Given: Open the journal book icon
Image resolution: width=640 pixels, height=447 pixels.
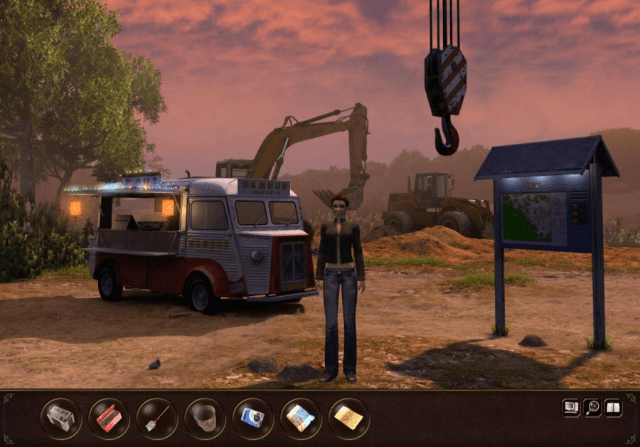Looking at the screenshot, I should tap(612, 407).
